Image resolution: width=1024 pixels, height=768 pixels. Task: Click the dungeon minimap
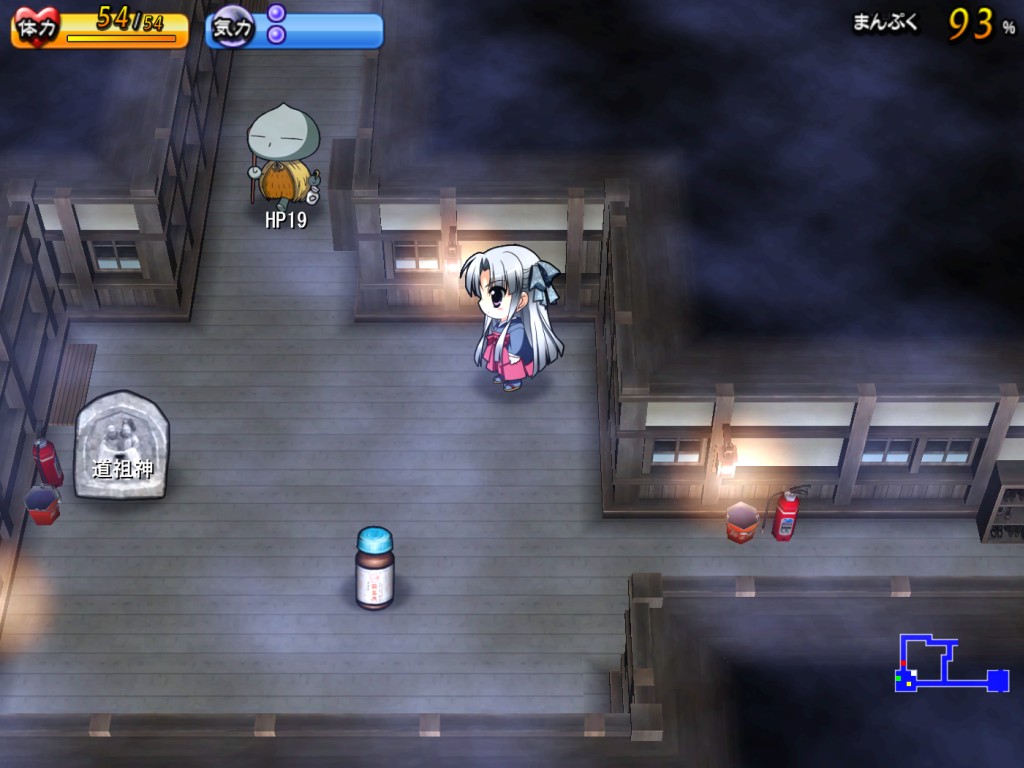pyautogui.click(x=950, y=664)
